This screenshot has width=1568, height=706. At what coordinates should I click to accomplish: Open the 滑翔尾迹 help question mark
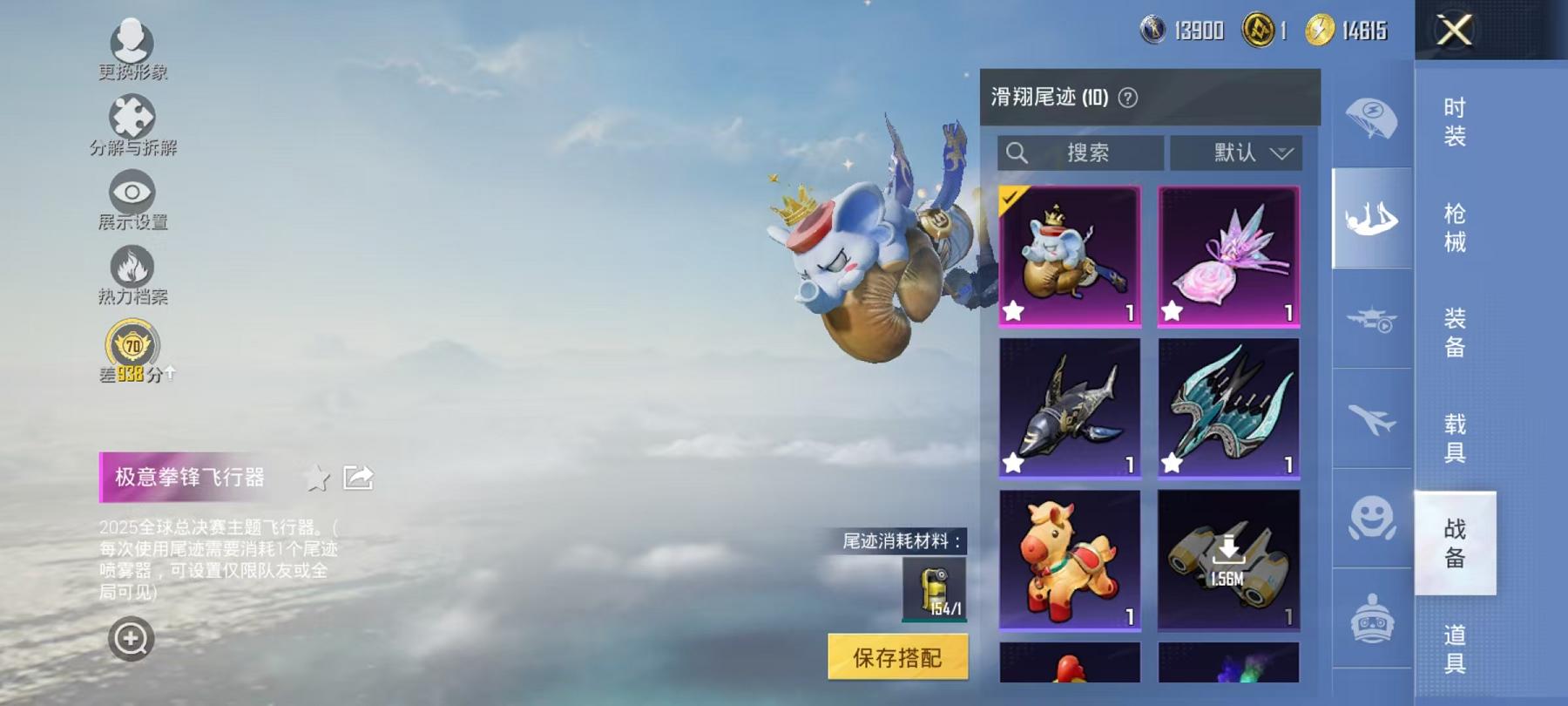click(x=1125, y=96)
